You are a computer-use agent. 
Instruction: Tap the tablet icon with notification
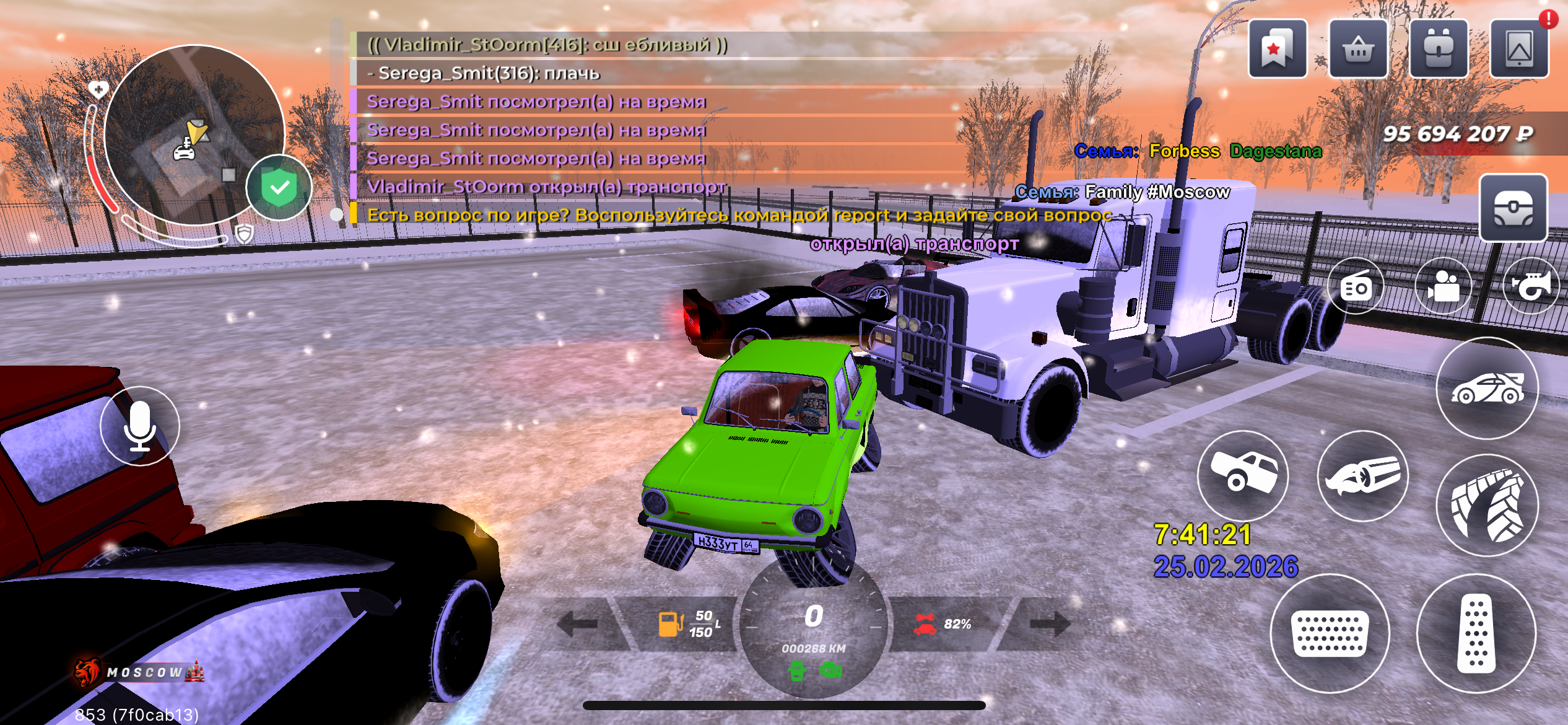[x=1518, y=48]
